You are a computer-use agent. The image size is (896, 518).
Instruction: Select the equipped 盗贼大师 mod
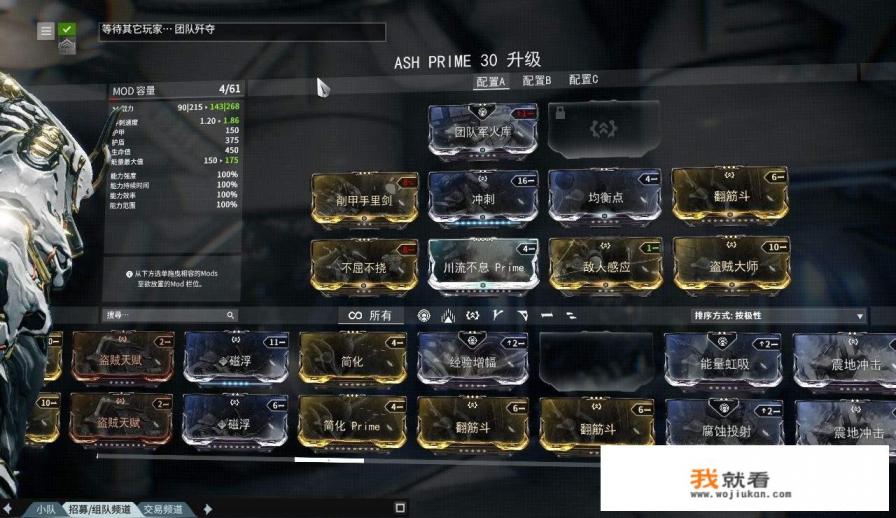point(728,265)
